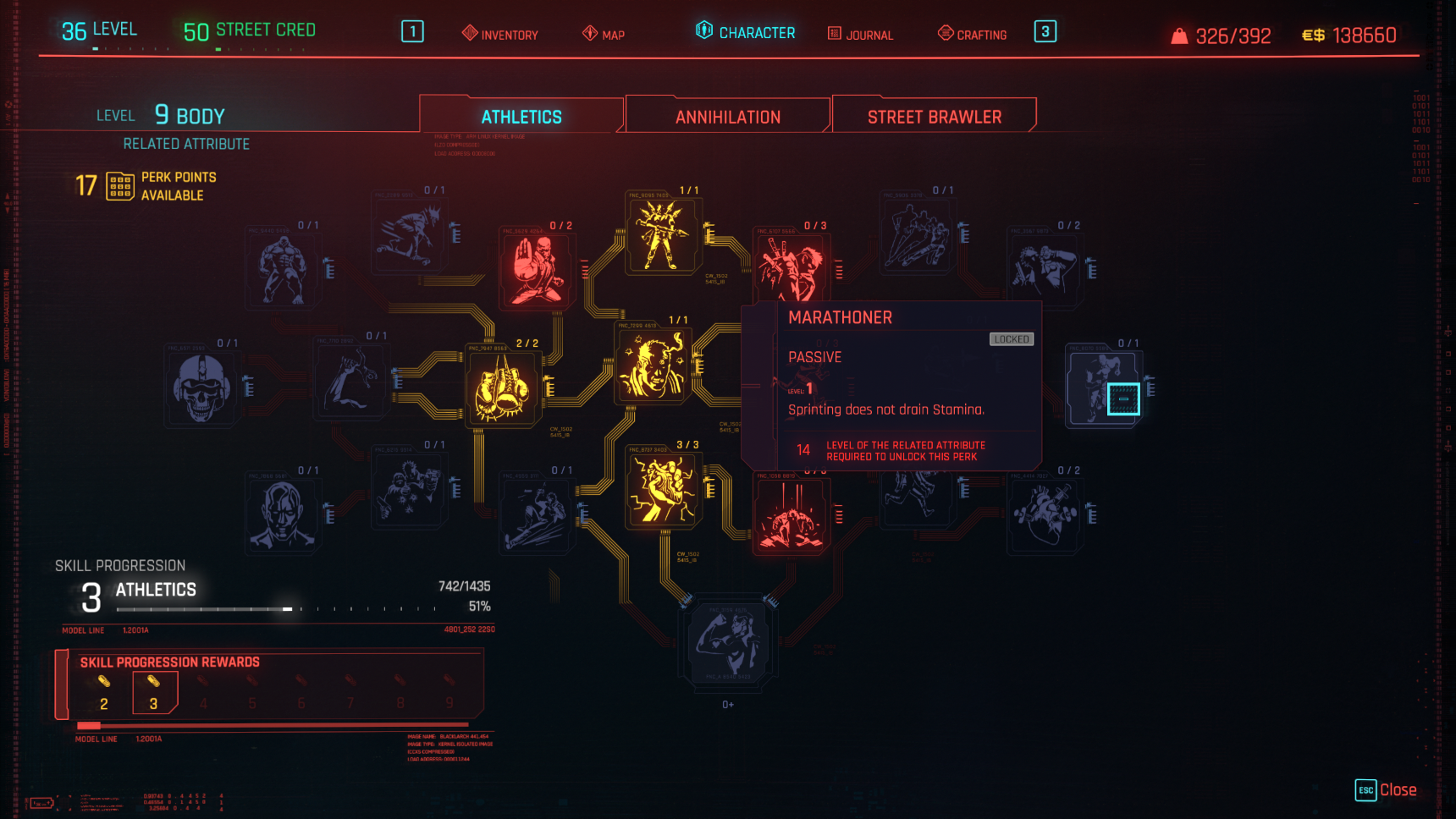Open the Crafting menu

point(973,34)
